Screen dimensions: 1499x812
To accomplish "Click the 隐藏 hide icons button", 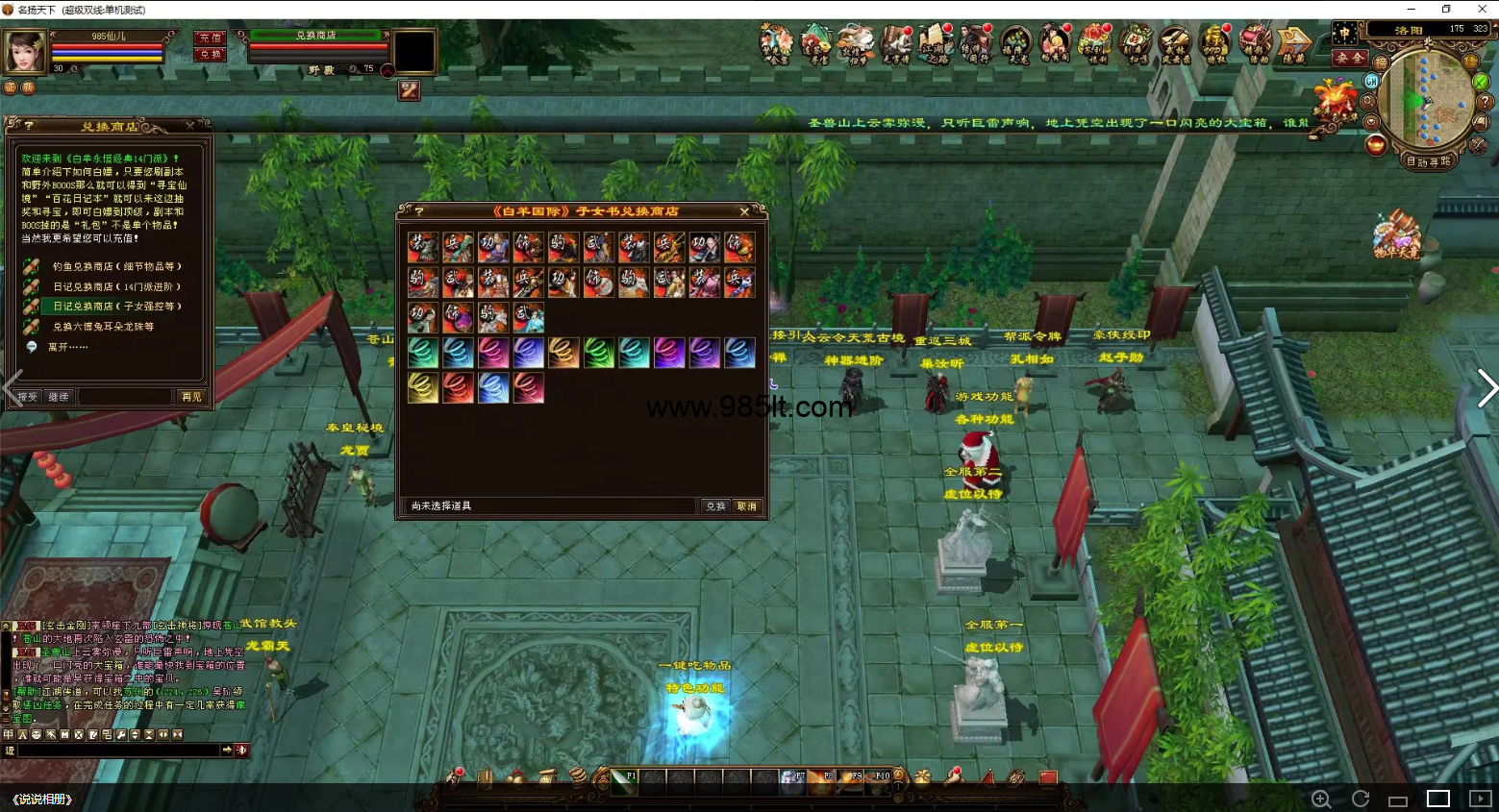I will (1293, 44).
